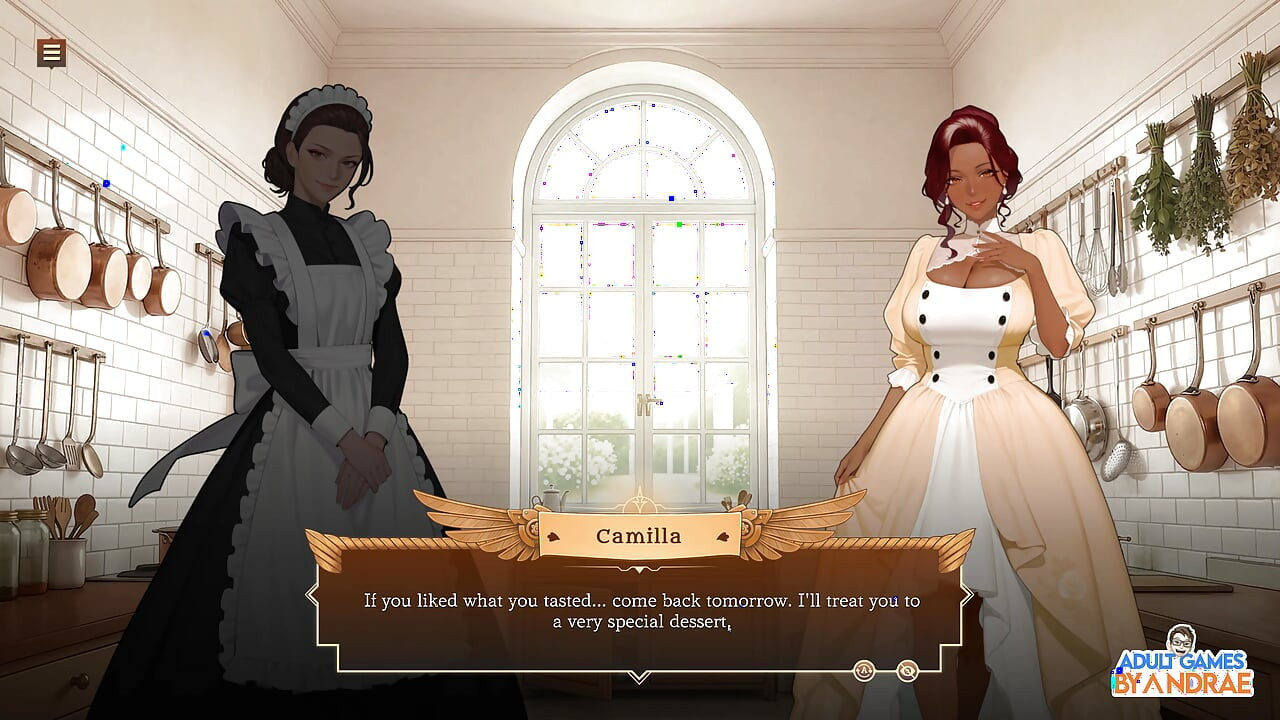Click the dialogue box to advance the text
This screenshot has height=720, width=1280.
(x=639, y=610)
